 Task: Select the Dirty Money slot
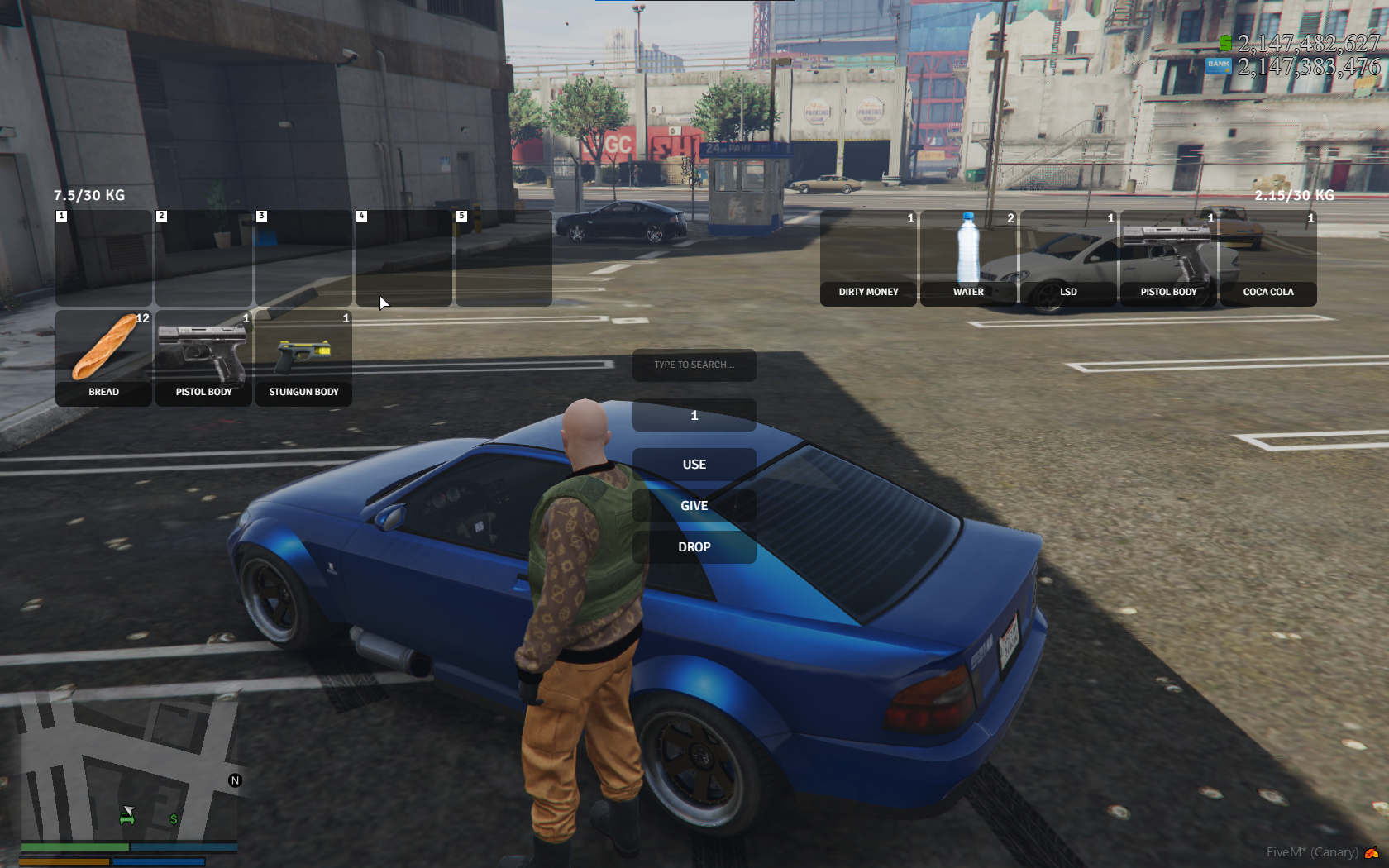click(x=868, y=257)
